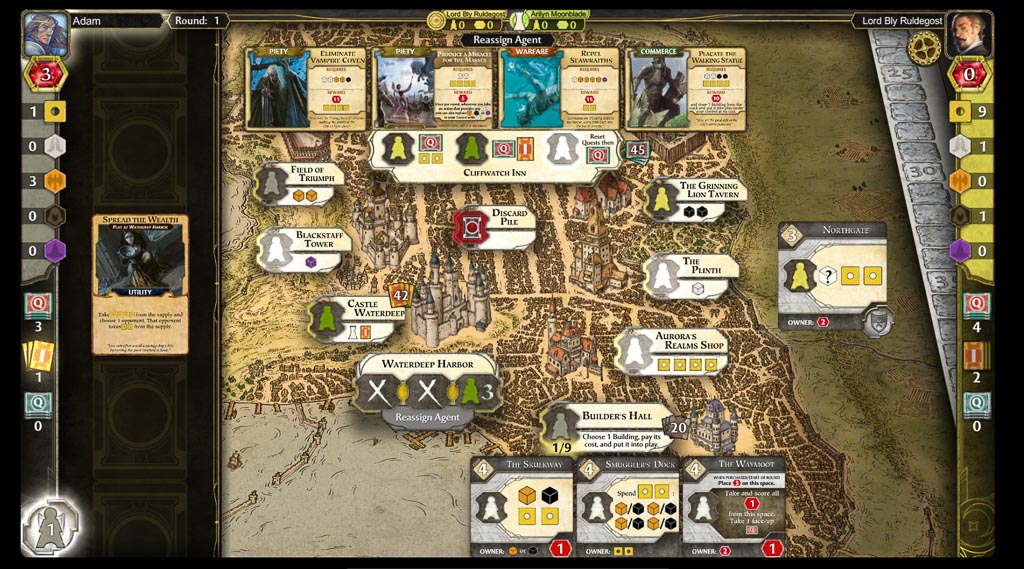Choose the Produce a Miracle quest card
1024x569 pixels.
434,89
